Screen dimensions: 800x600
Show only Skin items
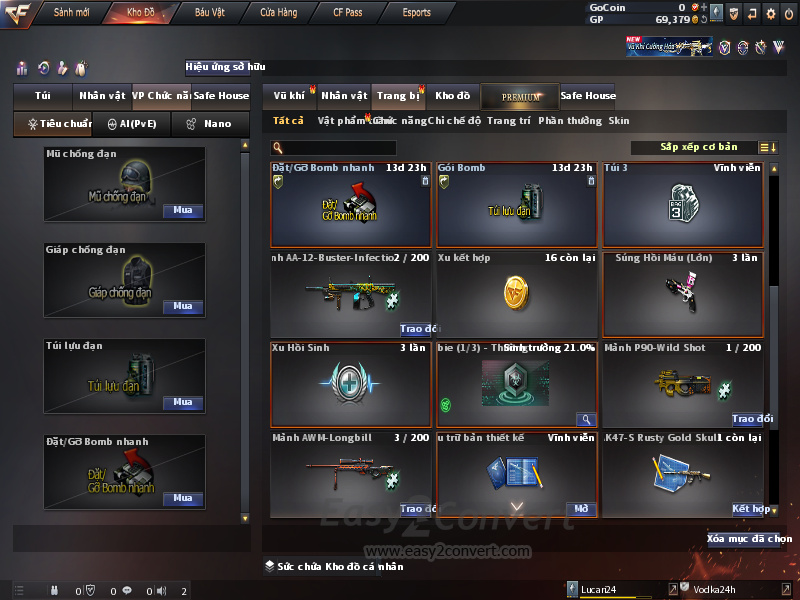[619, 121]
